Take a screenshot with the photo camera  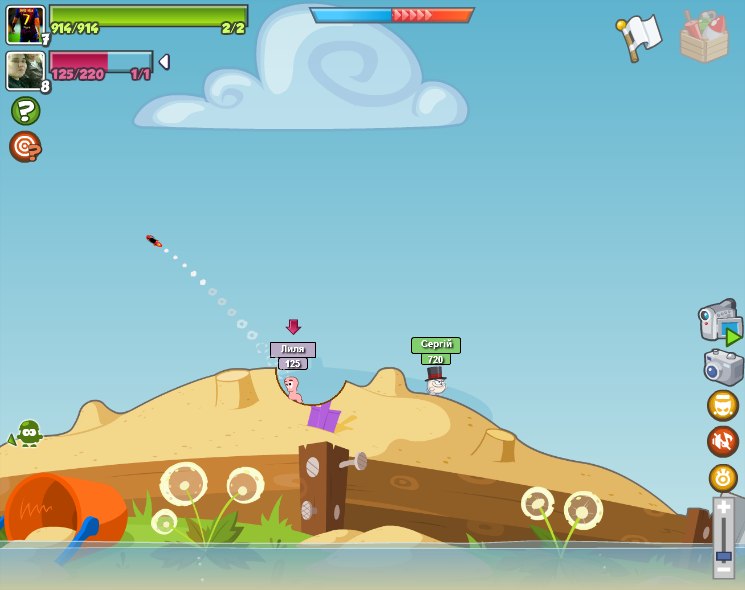722,366
